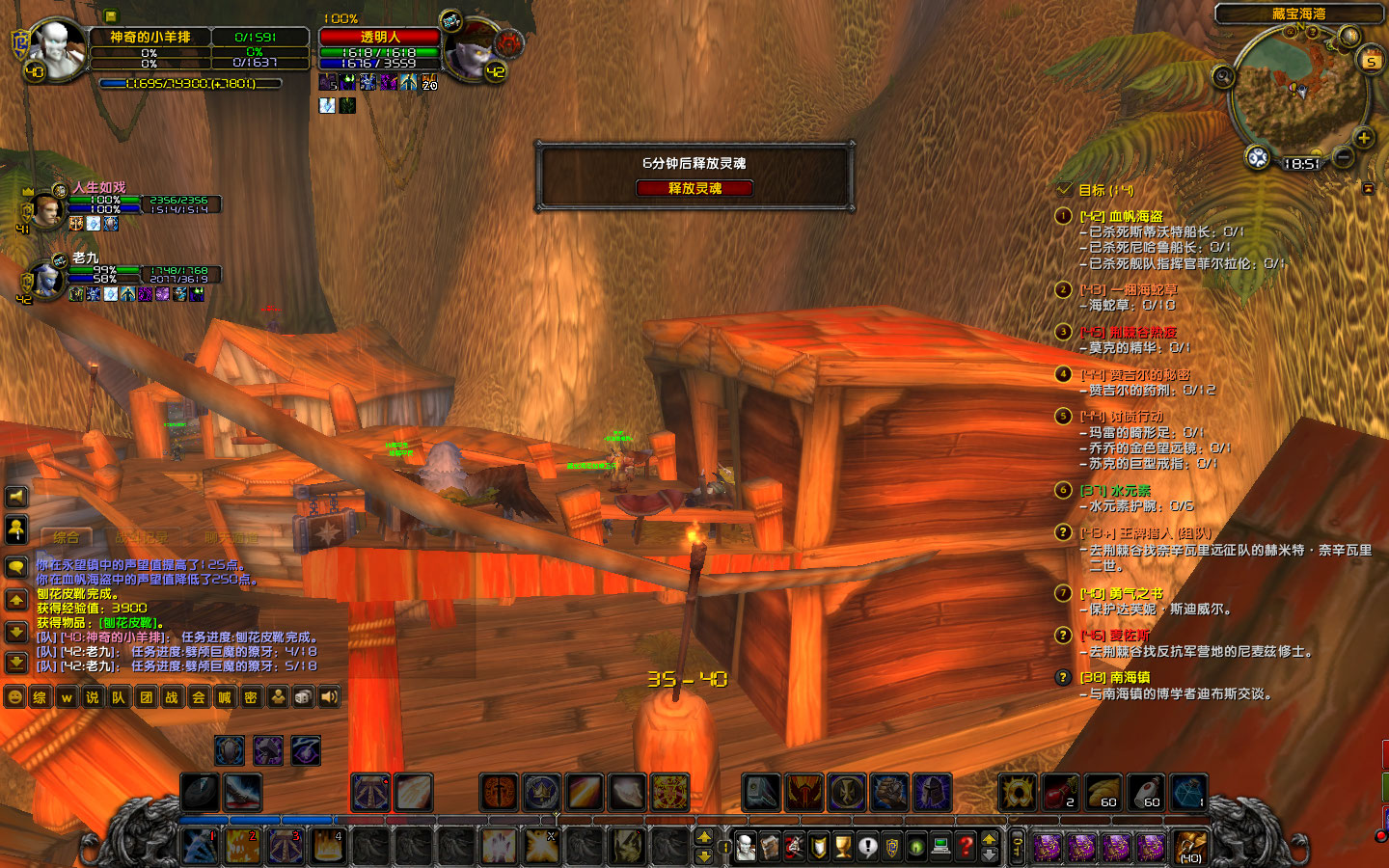Viewport: 1389px width, 868px height.
Task: Click the minimap zoom-in plus button
Action: point(1364,139)
